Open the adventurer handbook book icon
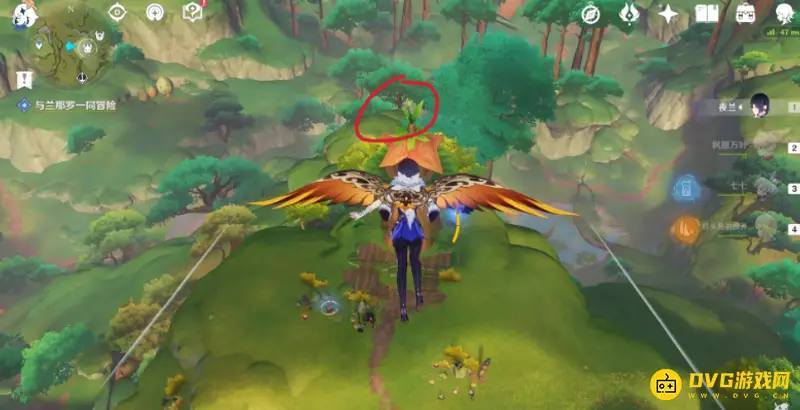The image size is (800, 410). coord(707,13)
